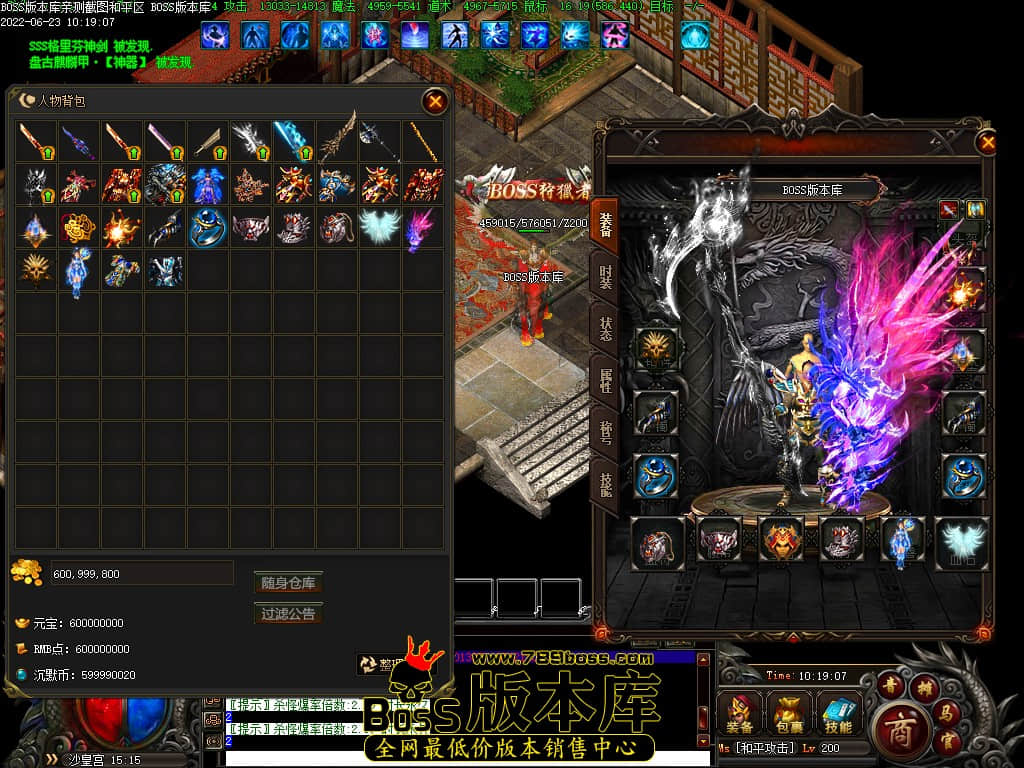The image size is (1024, 768).
Task: Select the golden skull helmet equipment slot
Action: coord(657,347)
